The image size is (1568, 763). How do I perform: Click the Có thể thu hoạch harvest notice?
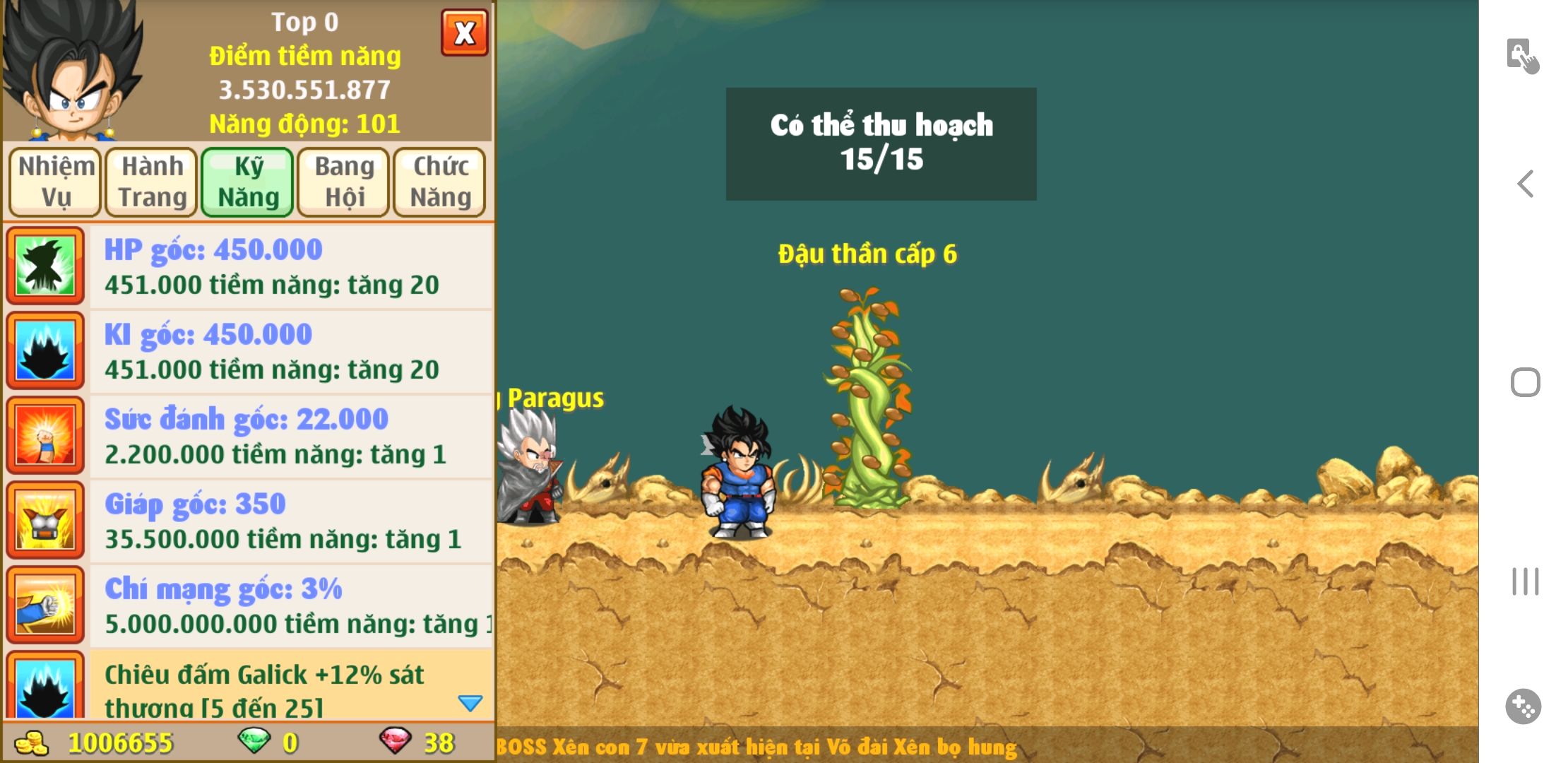pyautogui.click(x=881, y=143)
